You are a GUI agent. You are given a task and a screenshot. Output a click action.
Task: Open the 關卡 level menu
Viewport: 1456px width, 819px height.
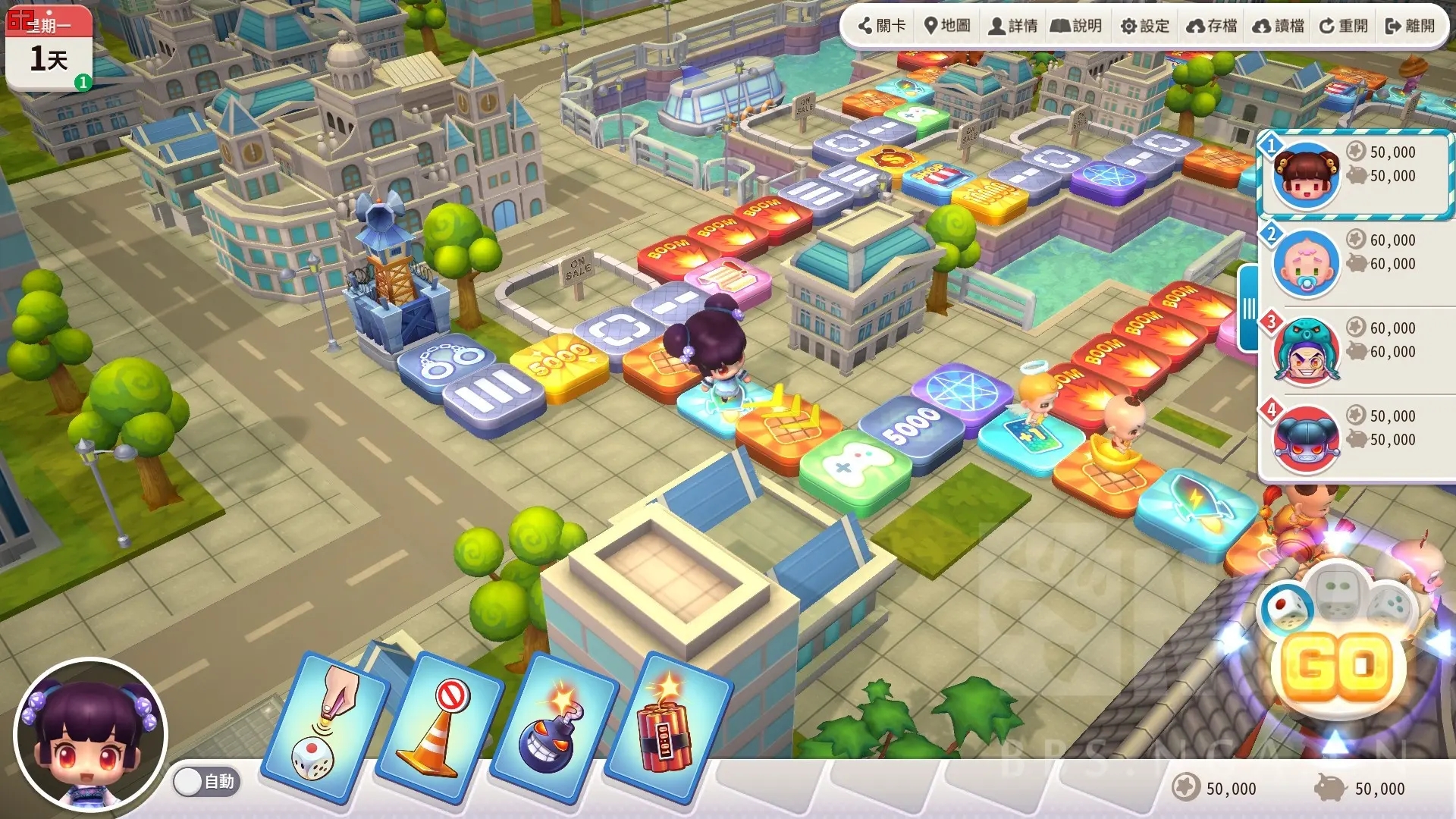(x=882, y=26)
